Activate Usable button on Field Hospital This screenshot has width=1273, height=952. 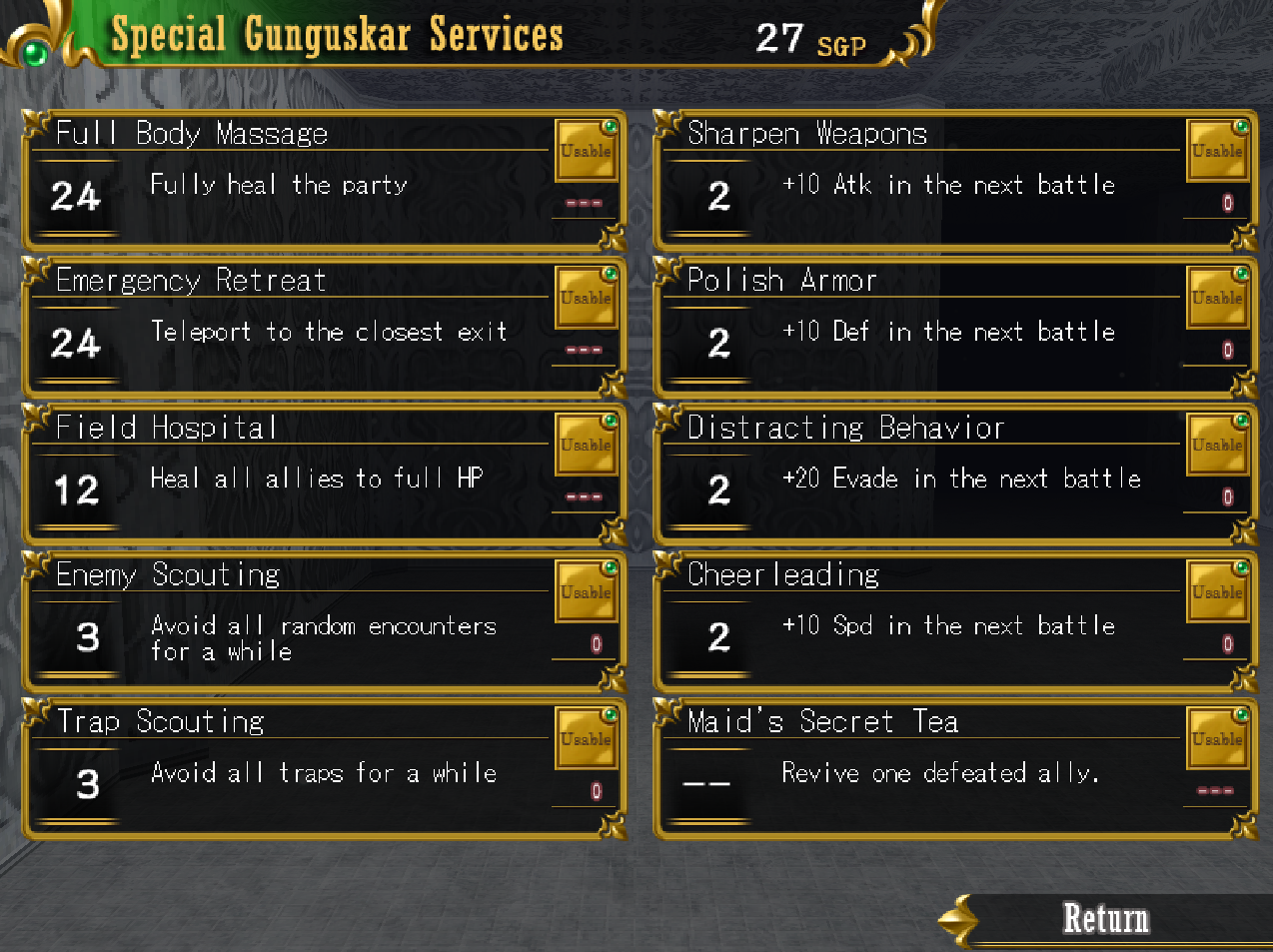[586, 445]
